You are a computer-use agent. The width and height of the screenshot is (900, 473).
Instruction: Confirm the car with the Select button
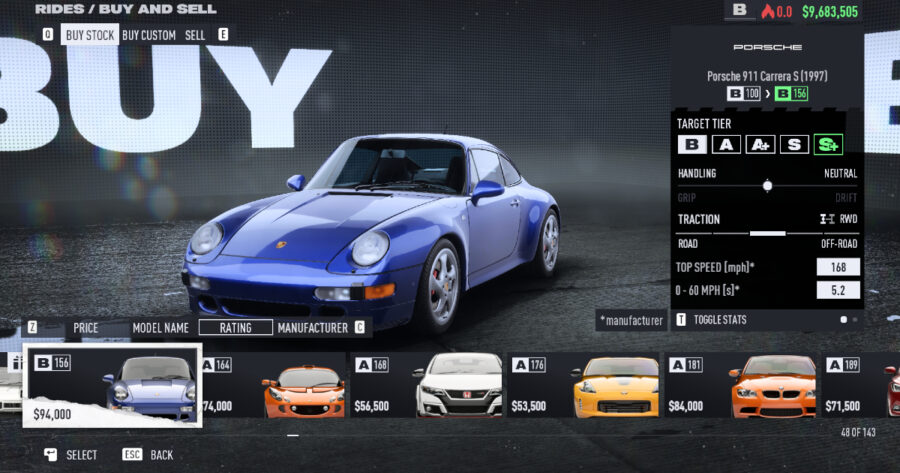pyautogui.click(x=72, y=454)
